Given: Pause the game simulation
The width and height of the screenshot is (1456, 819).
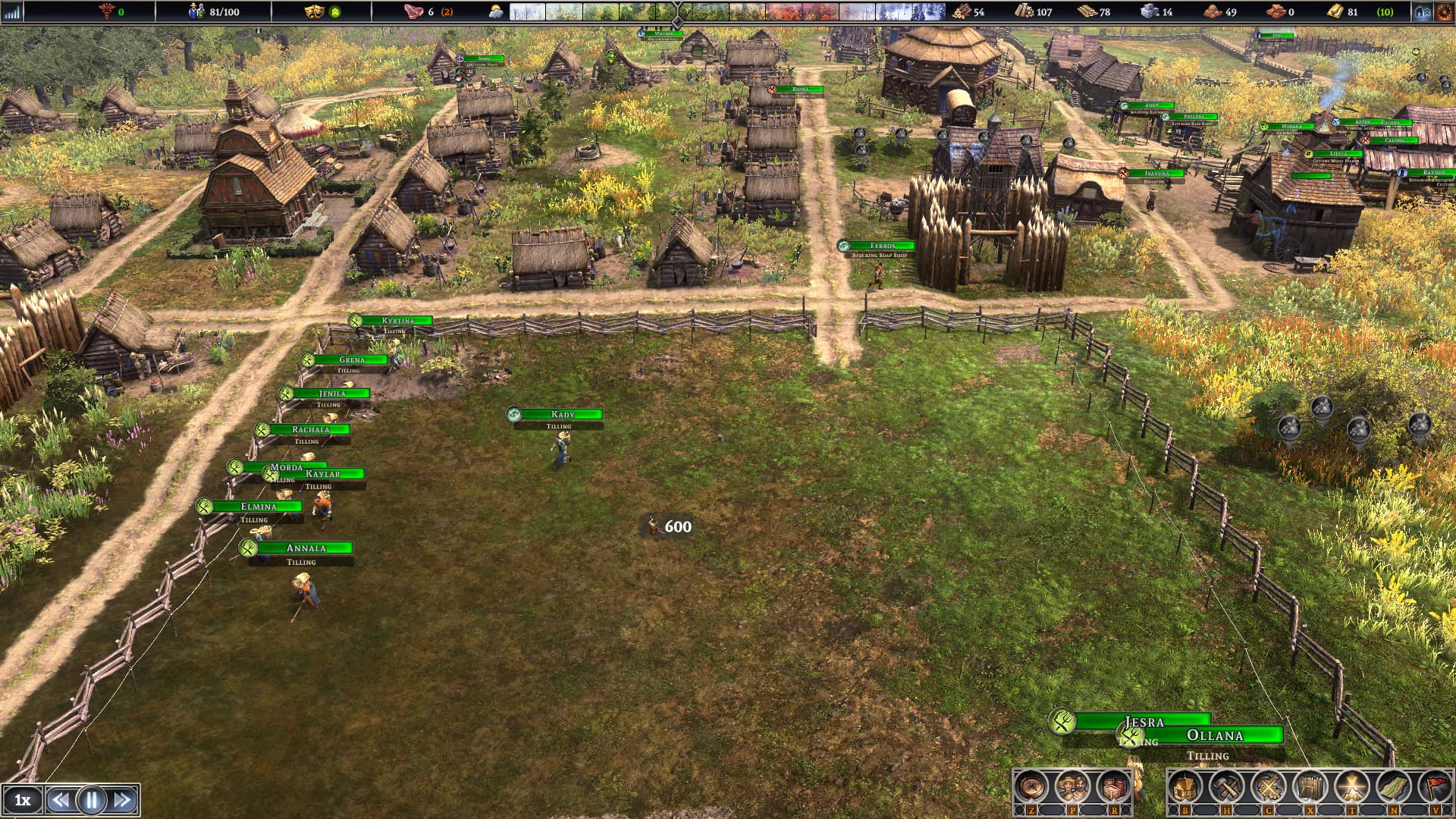Looking at the screenshot, I should pos(91,800).
